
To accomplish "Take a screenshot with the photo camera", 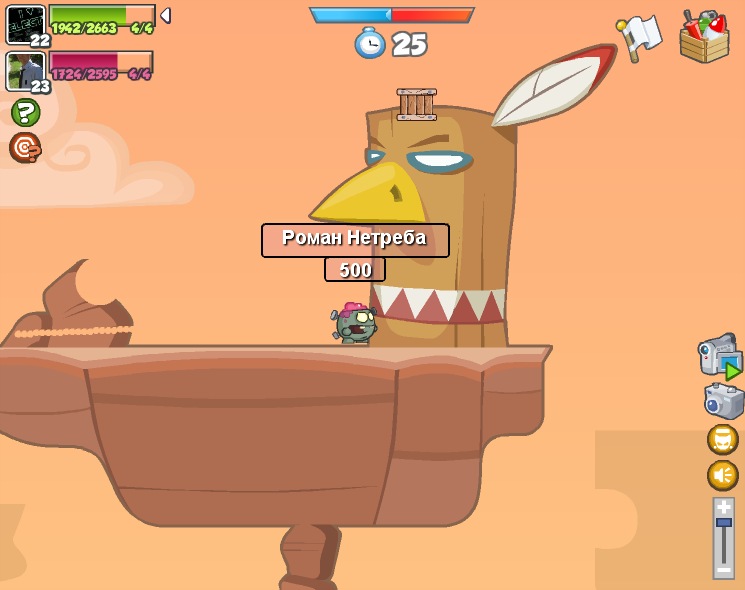I will pyautogui.click(x=723, y=401).
